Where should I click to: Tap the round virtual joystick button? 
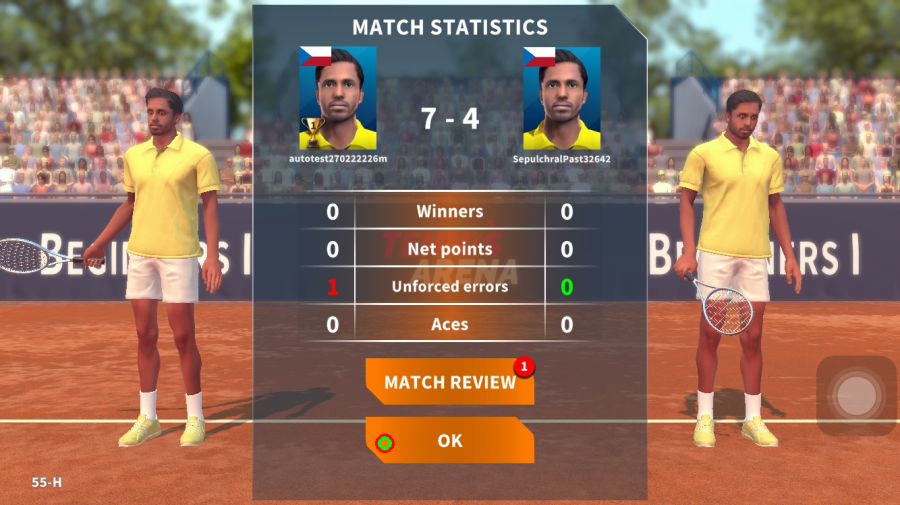click(856, 396)
